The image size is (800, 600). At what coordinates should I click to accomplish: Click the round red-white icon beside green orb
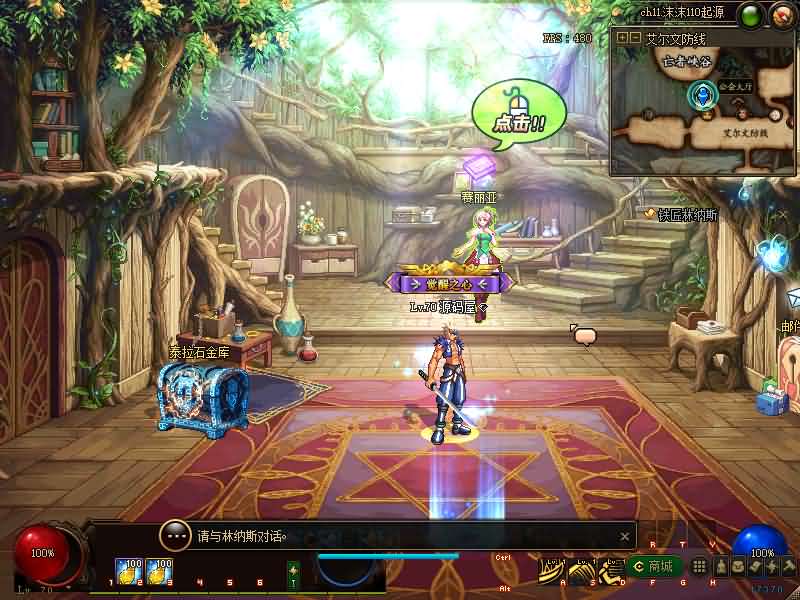(781, 15)
